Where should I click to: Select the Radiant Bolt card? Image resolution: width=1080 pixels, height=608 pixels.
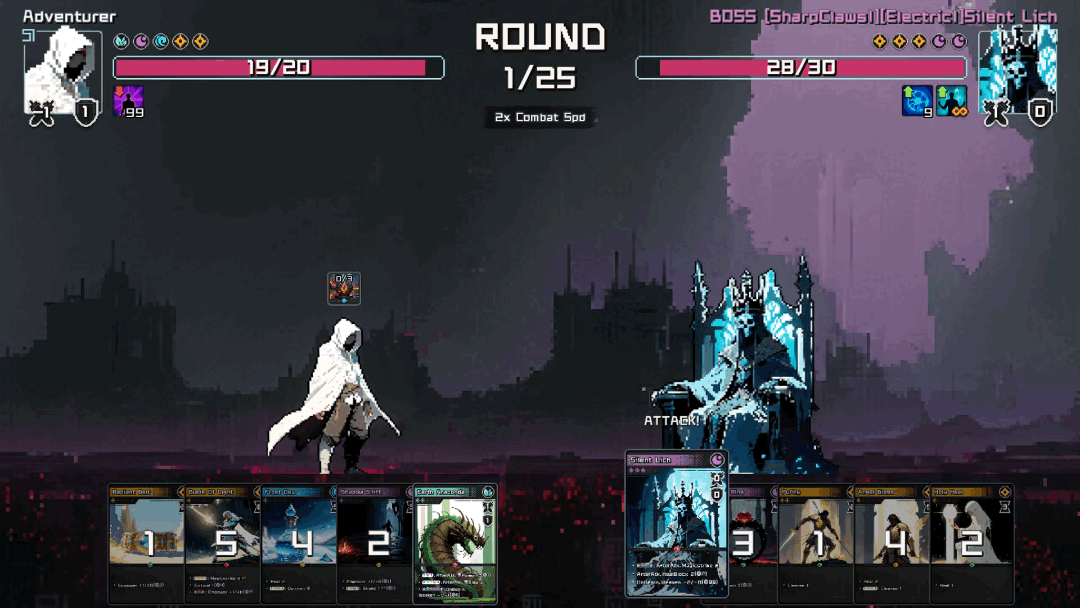pyautogui.click(x=146, y=542)
